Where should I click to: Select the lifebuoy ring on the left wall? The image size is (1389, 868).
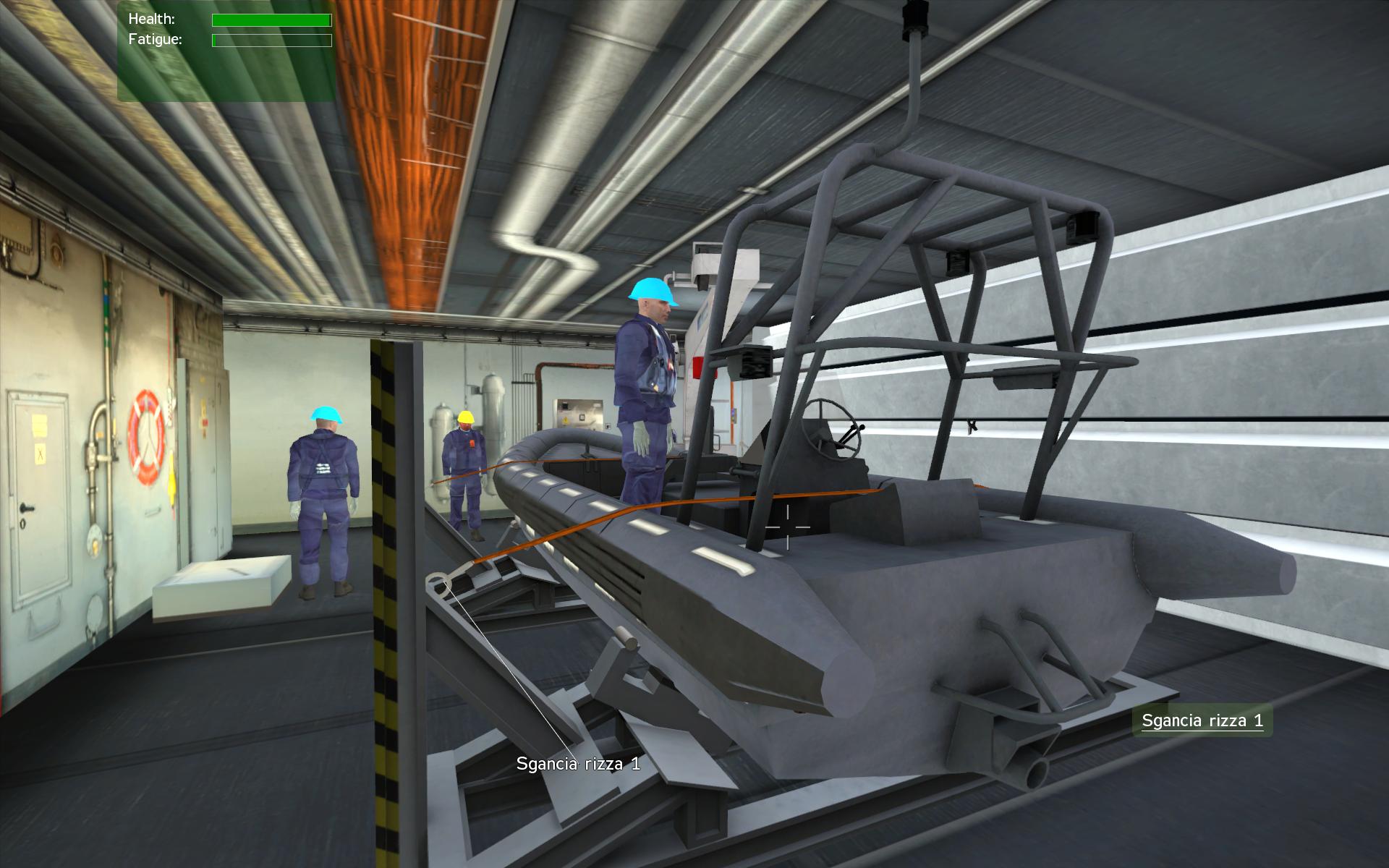142,434
